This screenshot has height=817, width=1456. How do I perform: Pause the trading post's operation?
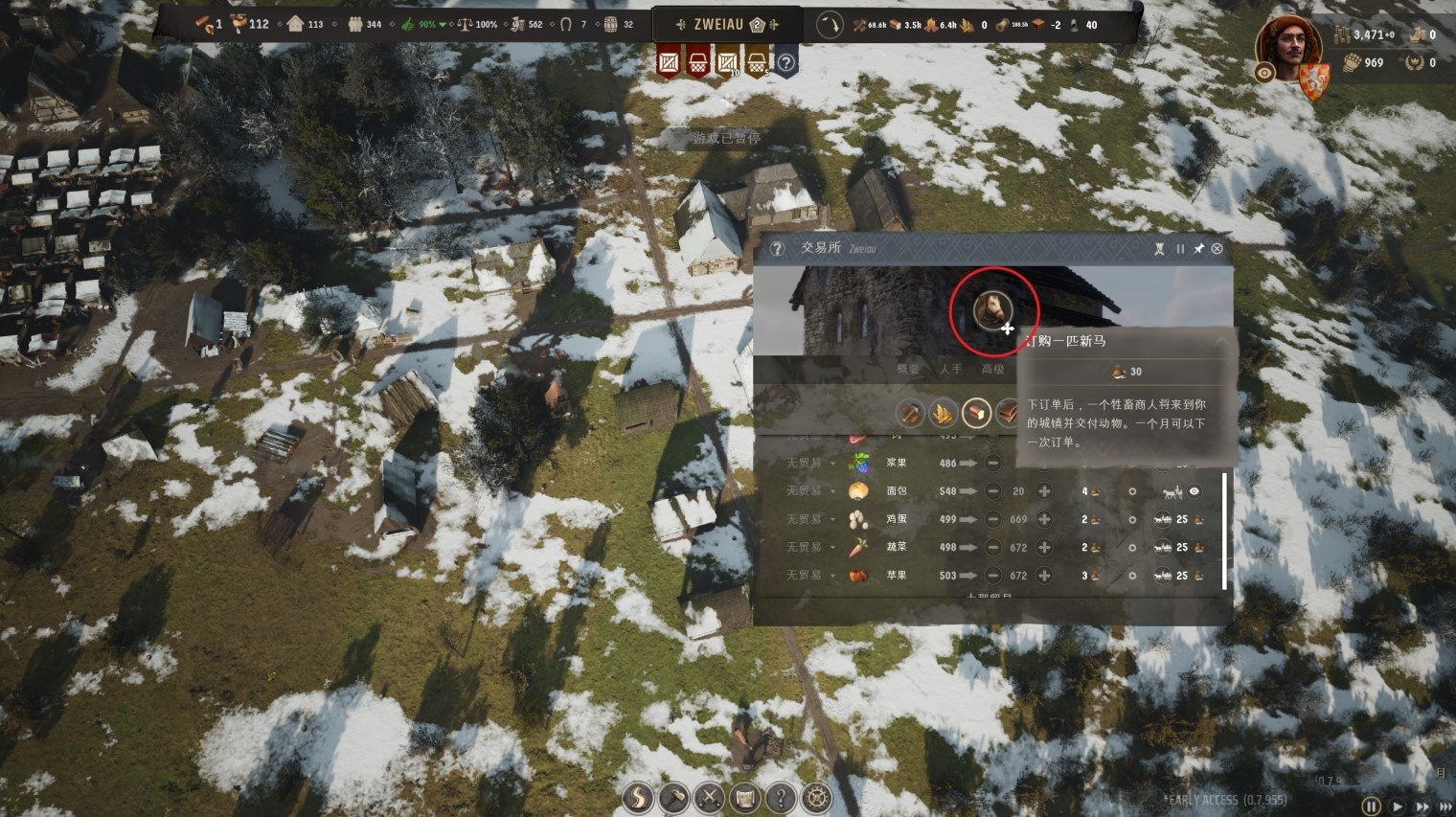coord(1180,249)
